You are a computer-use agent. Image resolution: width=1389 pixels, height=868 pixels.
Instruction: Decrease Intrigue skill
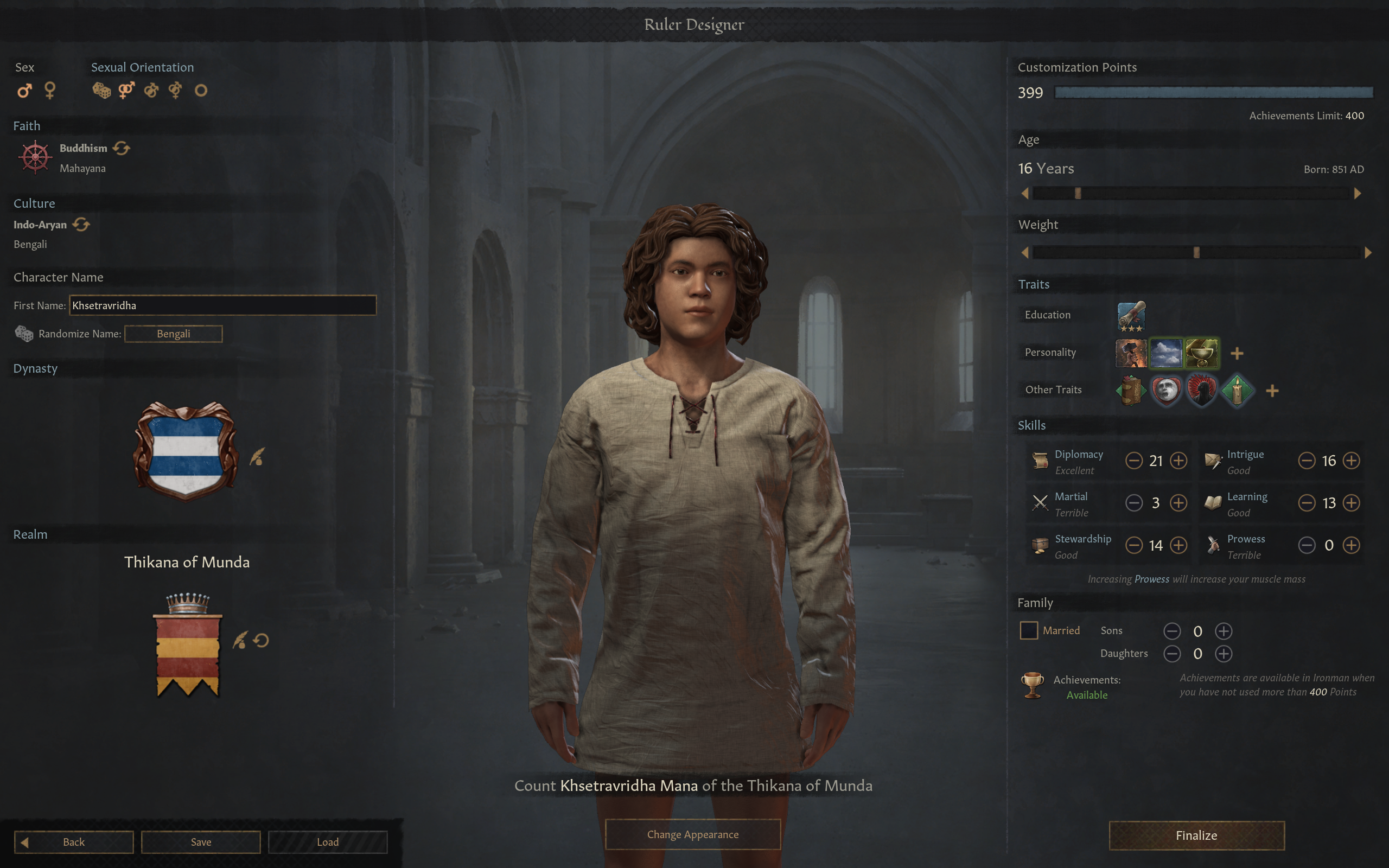pos(1307,461)
